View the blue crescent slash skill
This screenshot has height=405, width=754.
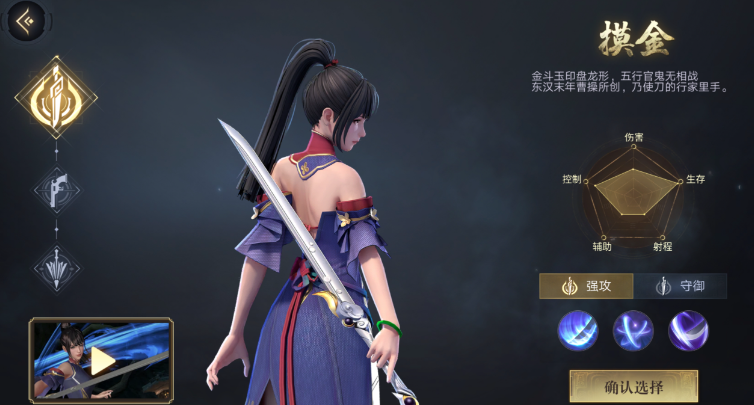pos(578,331)
